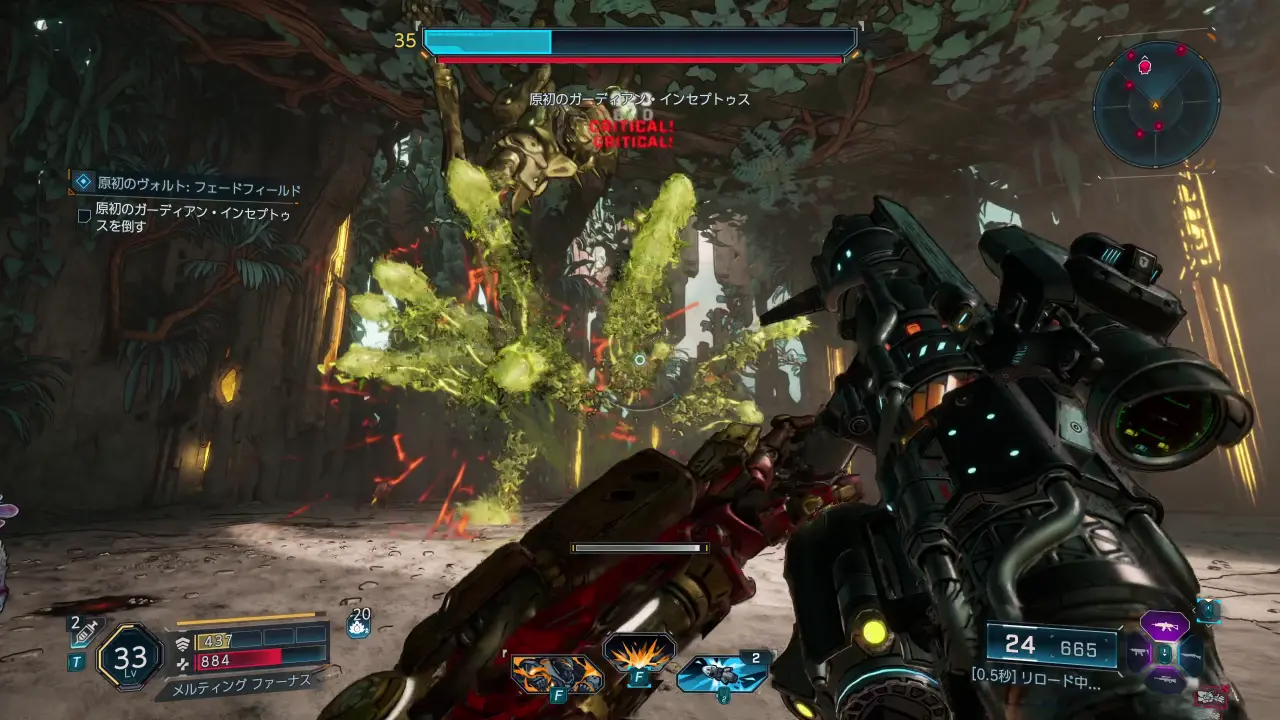
Task: Activate the orange armored action skill icon
Action: pyautogui.click(x=557, y=673)
